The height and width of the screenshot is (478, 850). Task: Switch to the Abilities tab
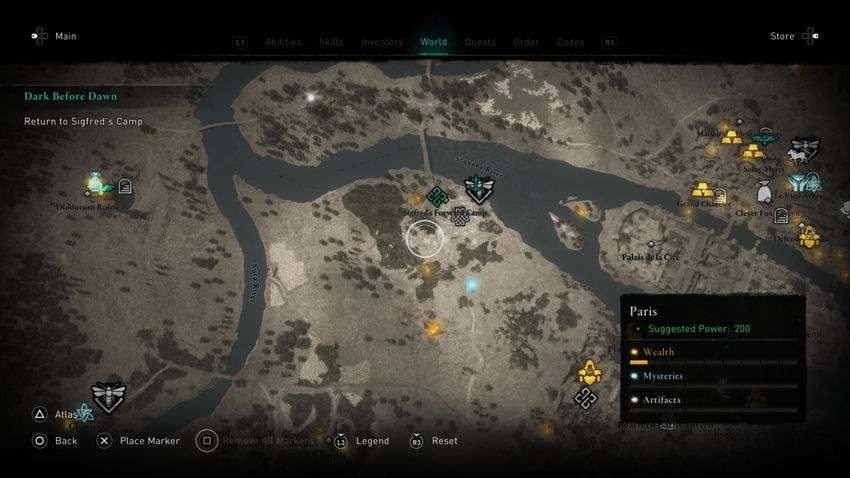click(283, 42)
